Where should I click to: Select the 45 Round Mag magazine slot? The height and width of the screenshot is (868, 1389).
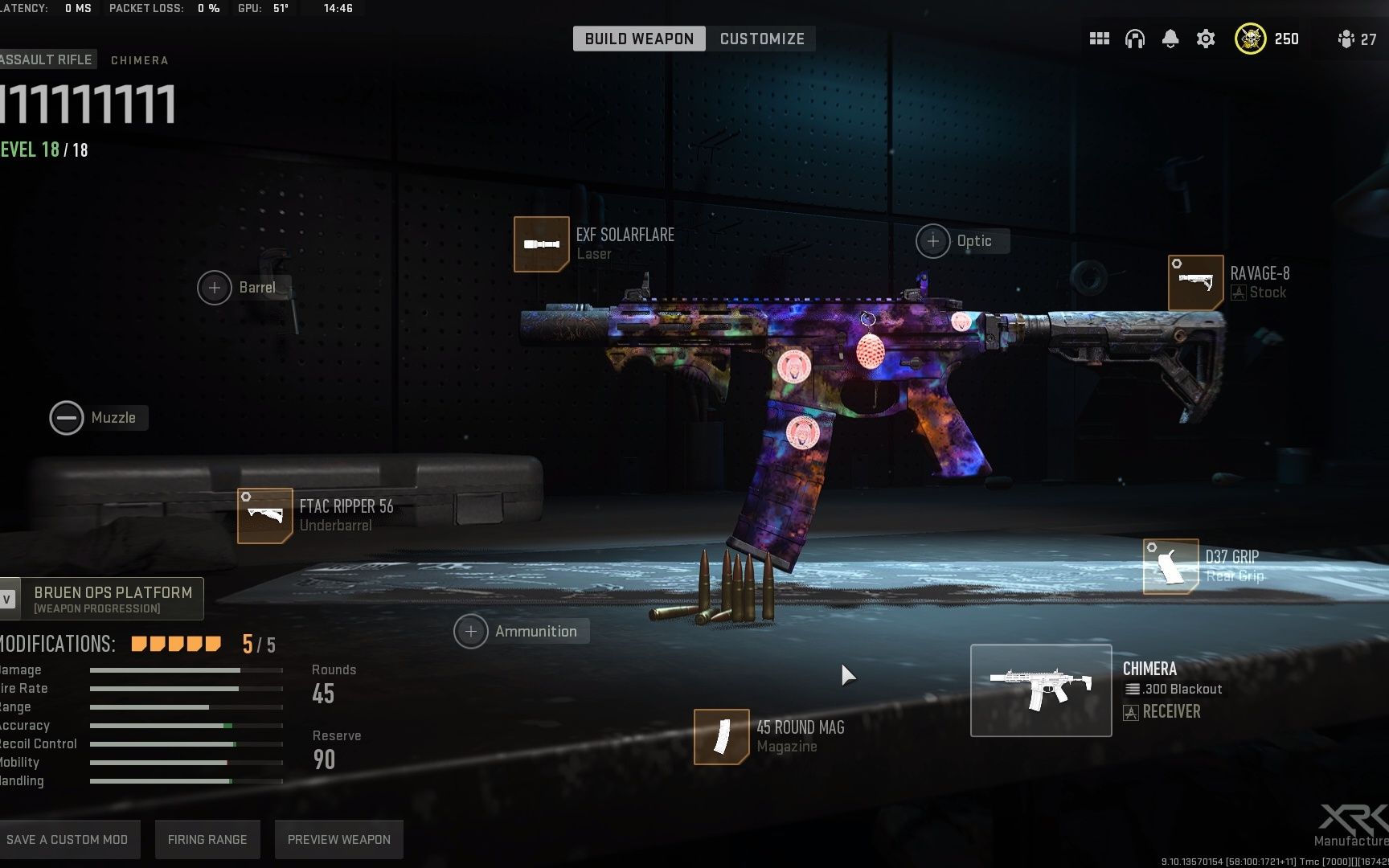(722, 736)
